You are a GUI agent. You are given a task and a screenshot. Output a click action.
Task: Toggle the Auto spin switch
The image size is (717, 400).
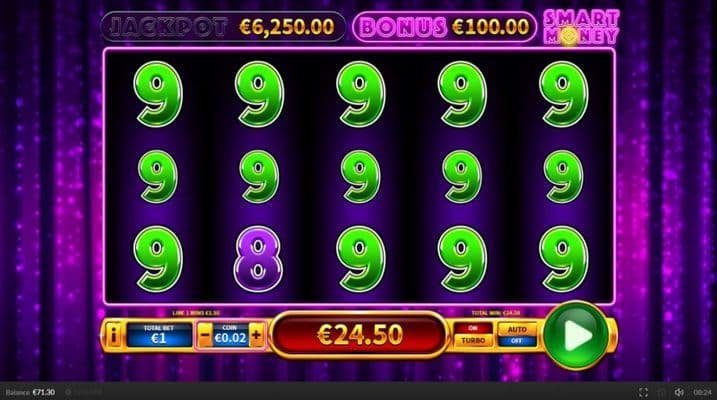(517, 334)
